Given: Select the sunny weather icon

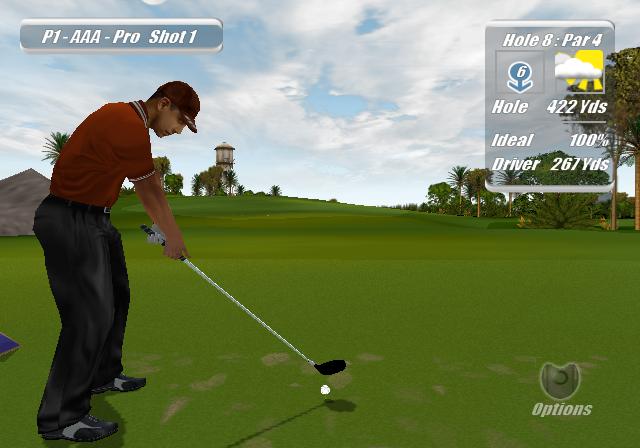Looking at the screenshot, I should [x=579, y=72].
